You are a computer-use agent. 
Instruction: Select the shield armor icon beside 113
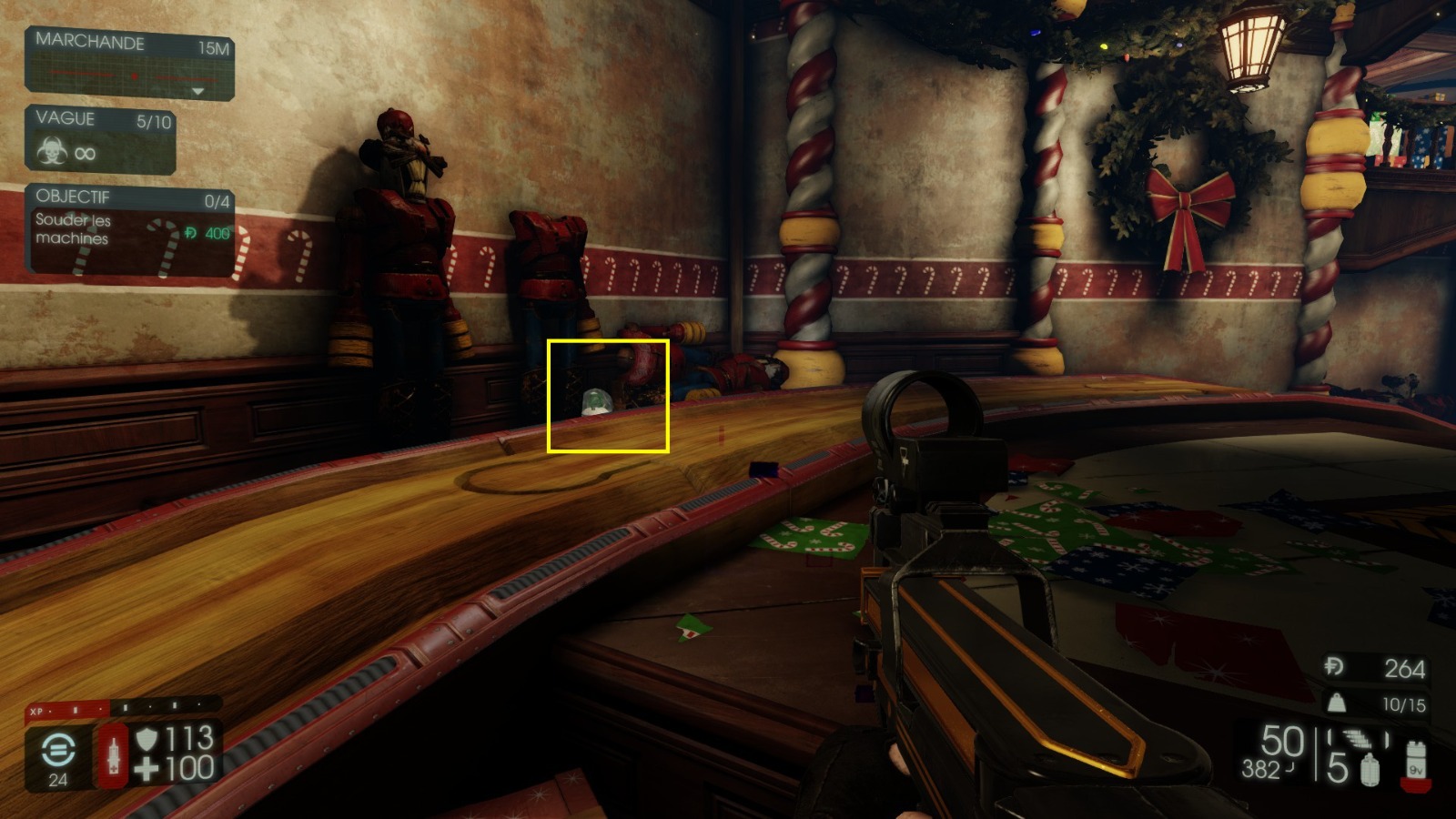147,737
